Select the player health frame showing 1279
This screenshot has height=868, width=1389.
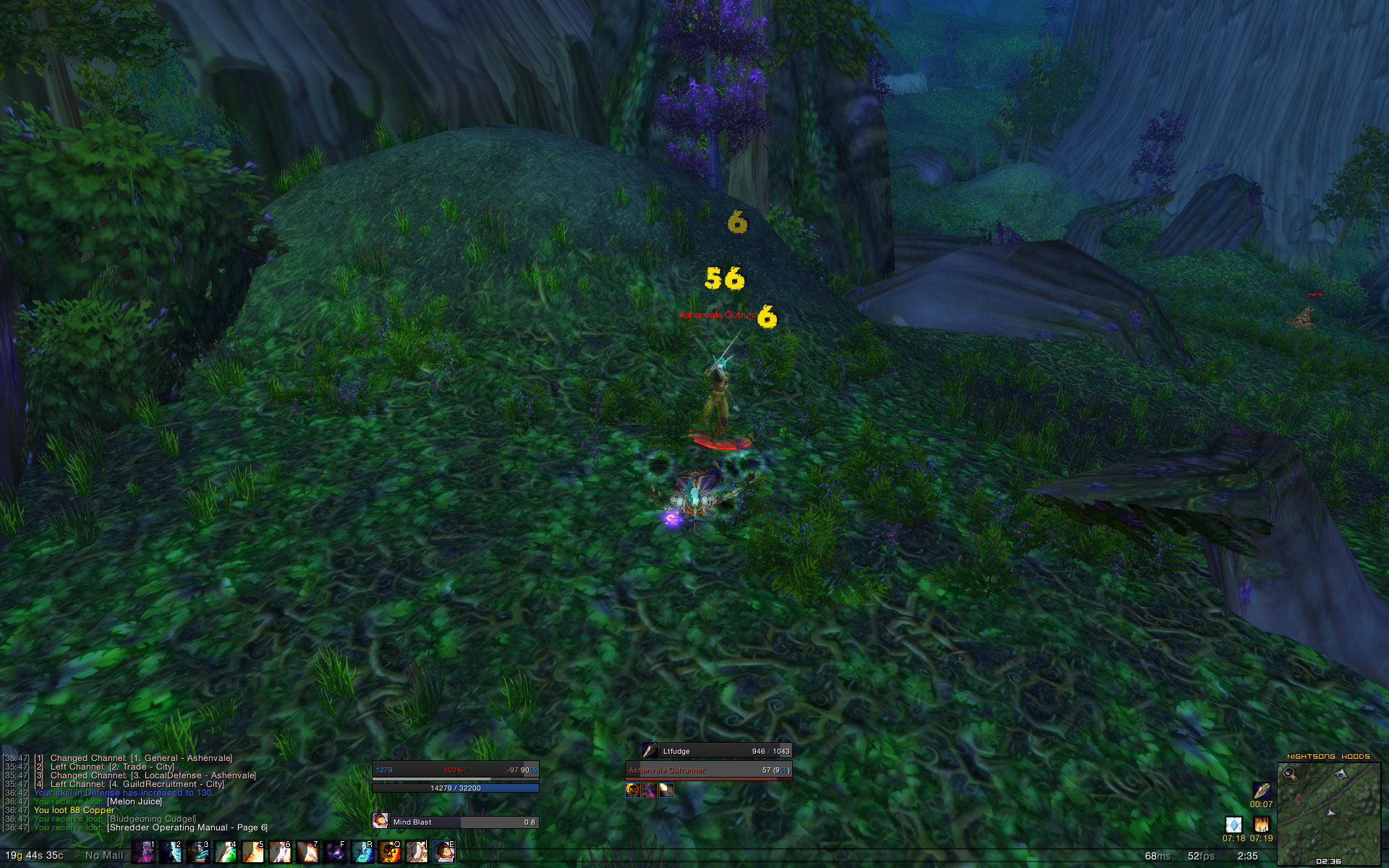tap(455, 770)
